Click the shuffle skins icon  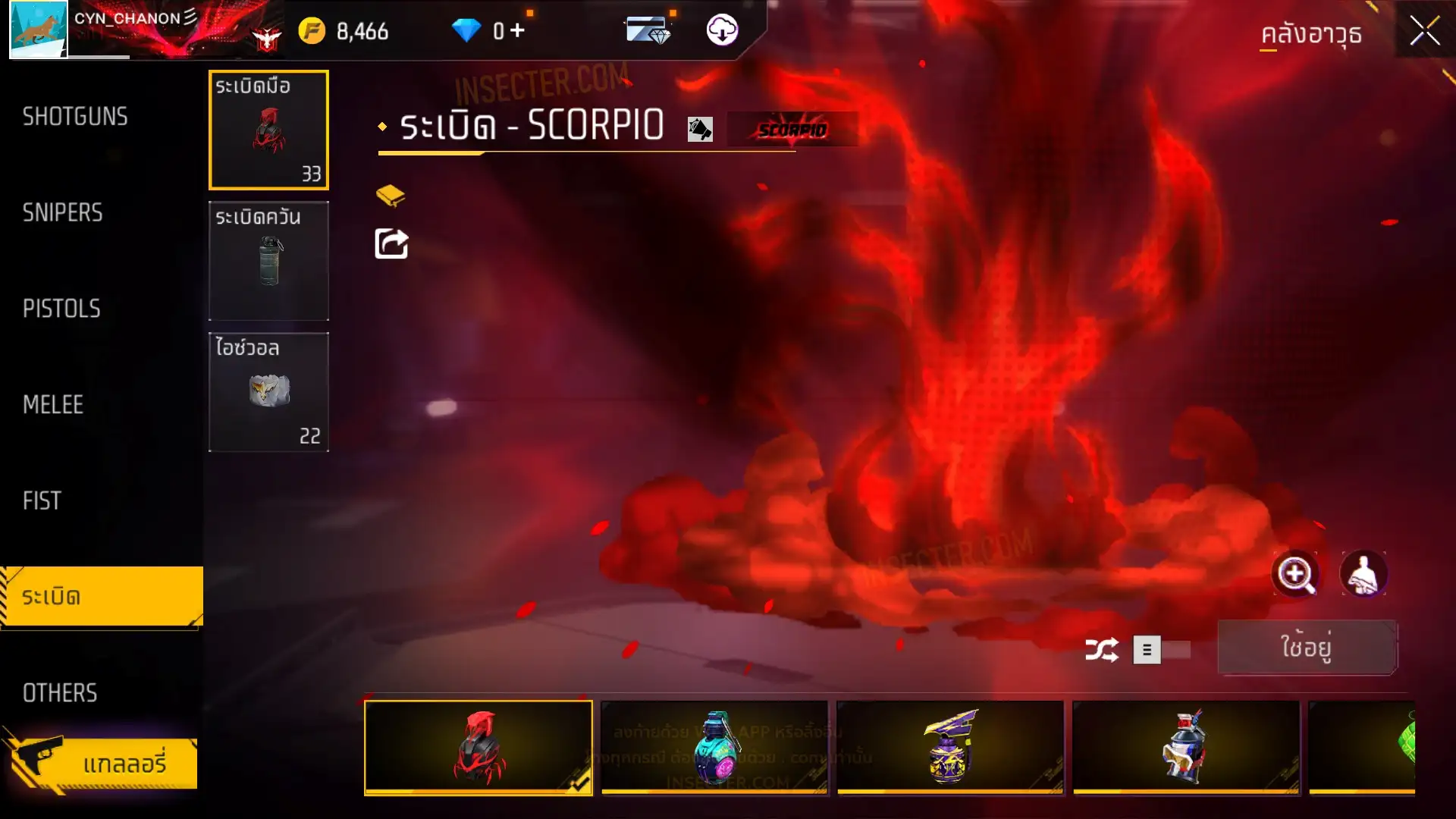1101,650
